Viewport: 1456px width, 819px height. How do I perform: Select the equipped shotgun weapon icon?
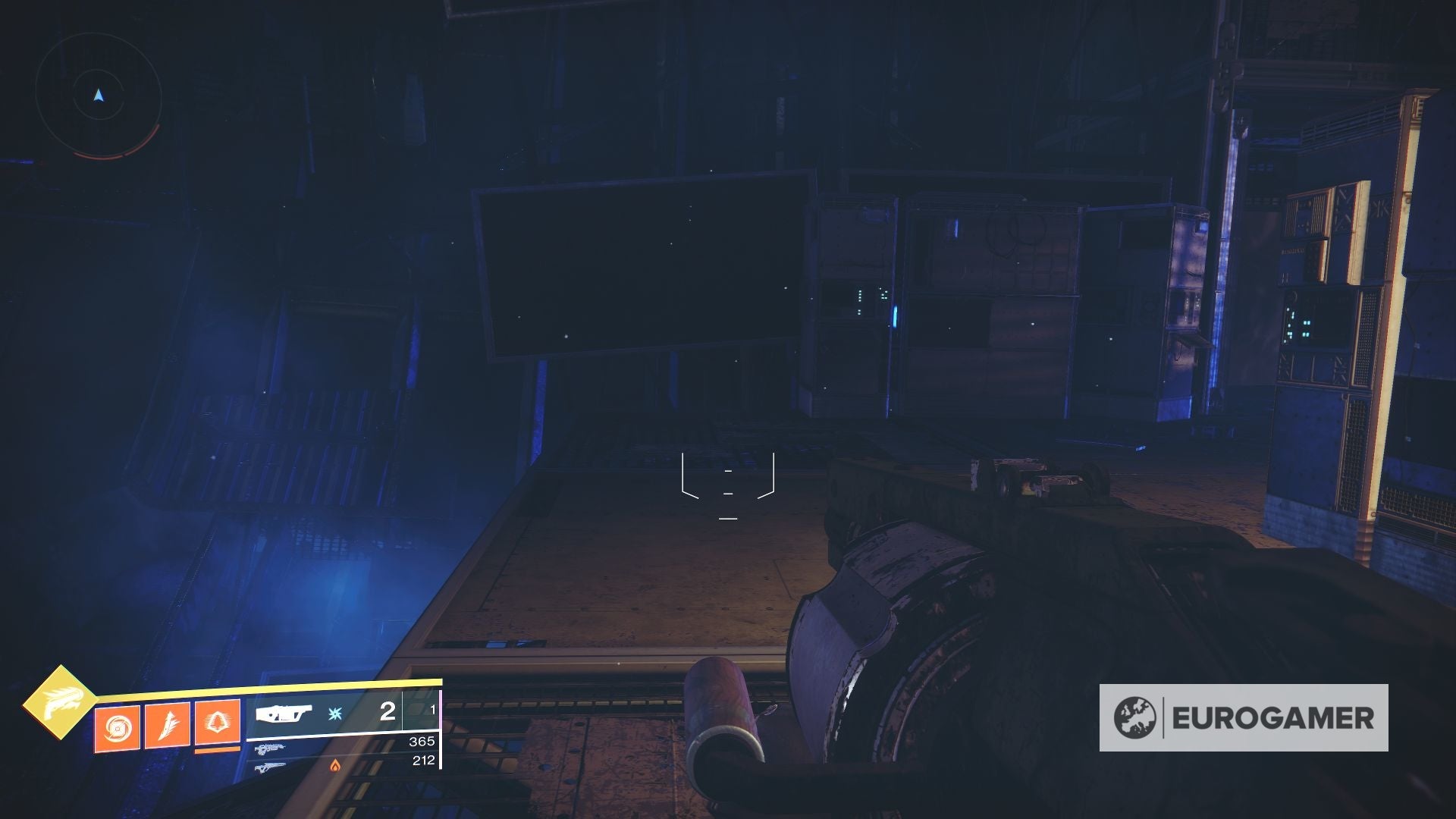(284, 714)
